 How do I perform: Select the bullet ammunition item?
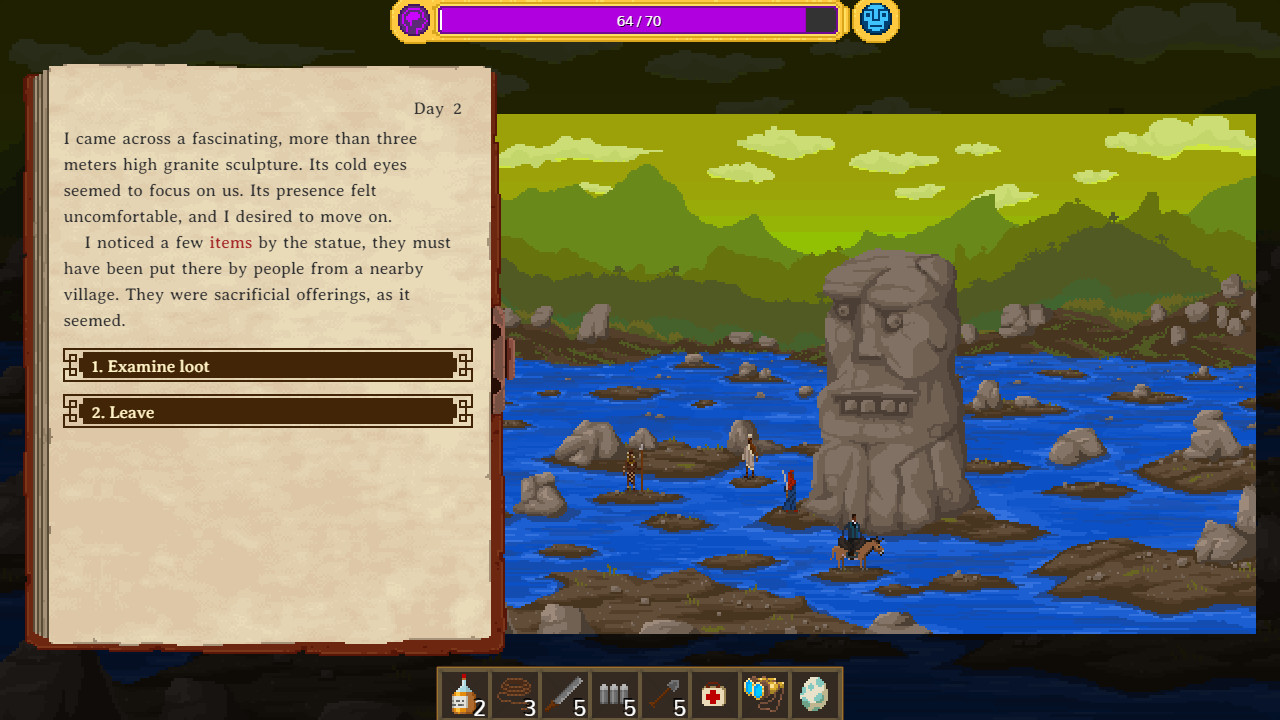coord(613,695)
